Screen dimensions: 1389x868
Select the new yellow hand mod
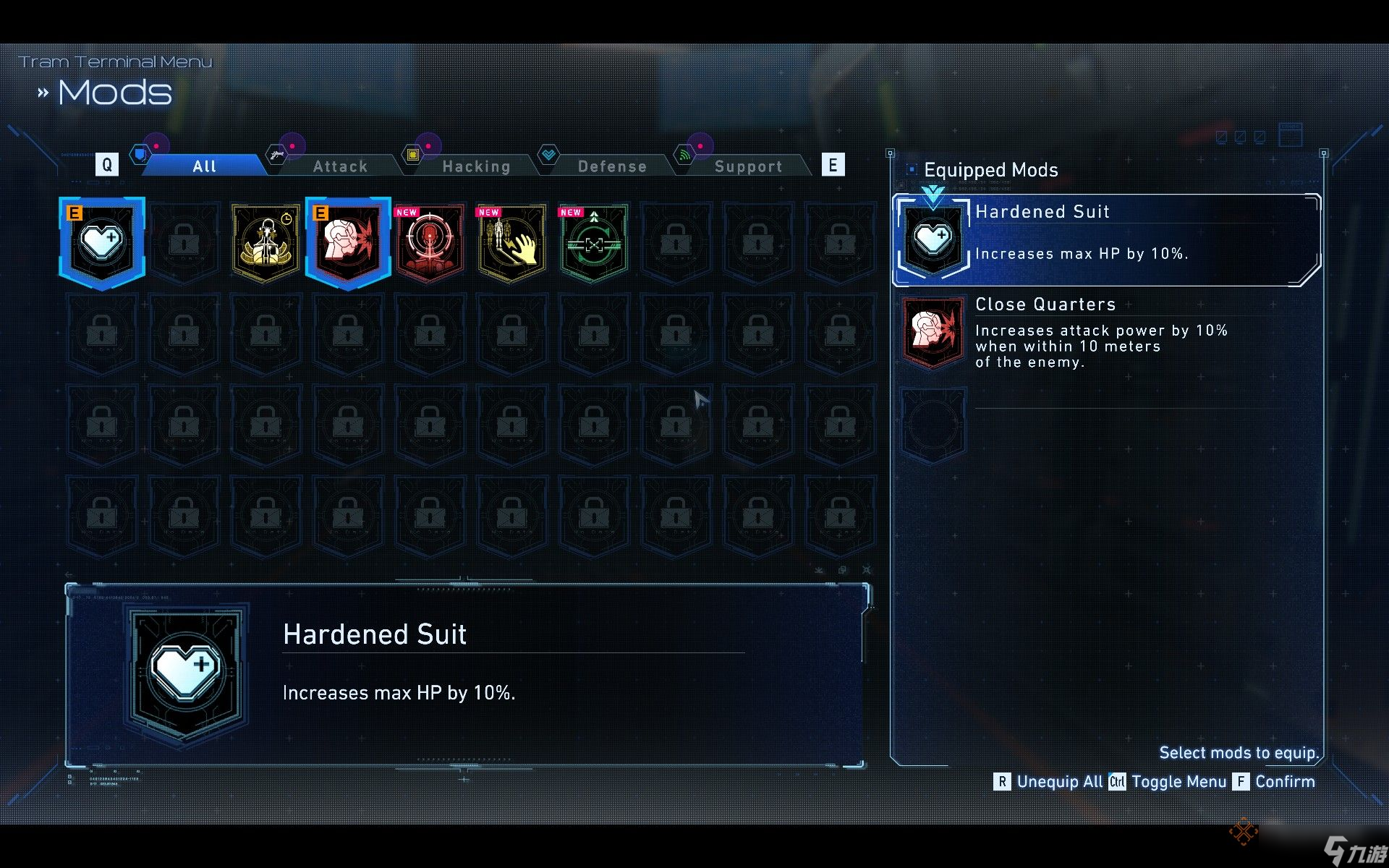coord(512,242)
